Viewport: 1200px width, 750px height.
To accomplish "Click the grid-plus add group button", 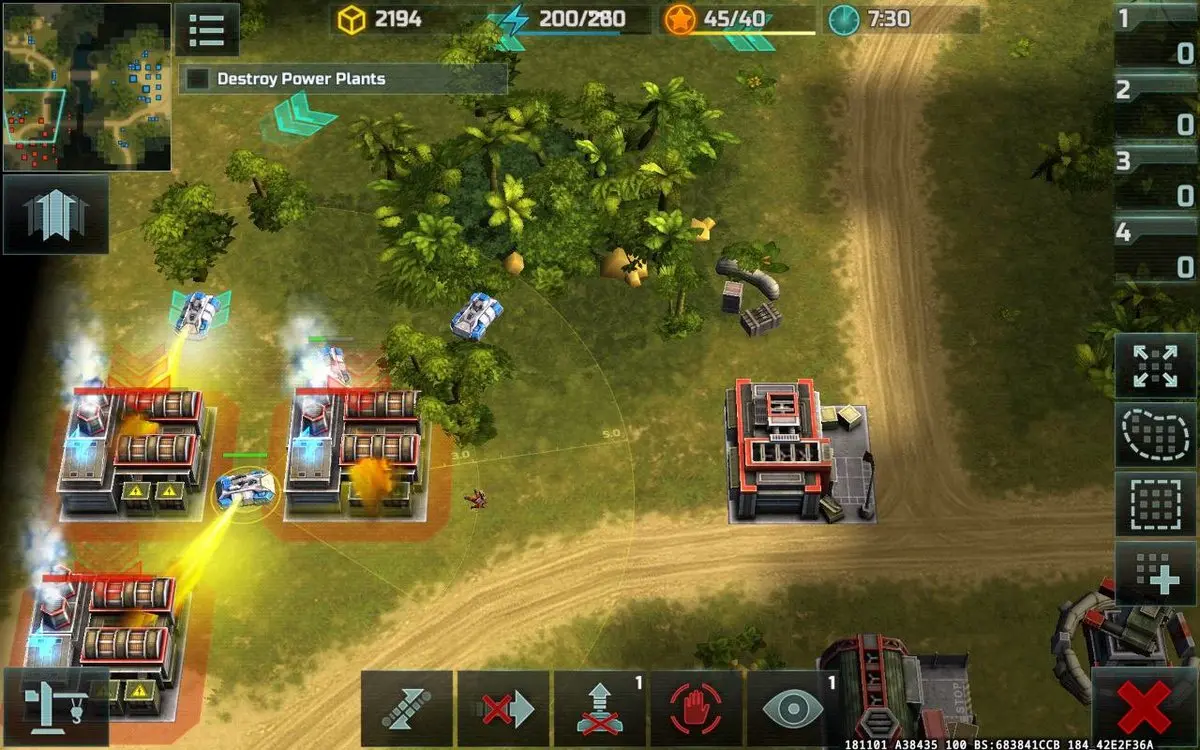I will (1155, 573).
